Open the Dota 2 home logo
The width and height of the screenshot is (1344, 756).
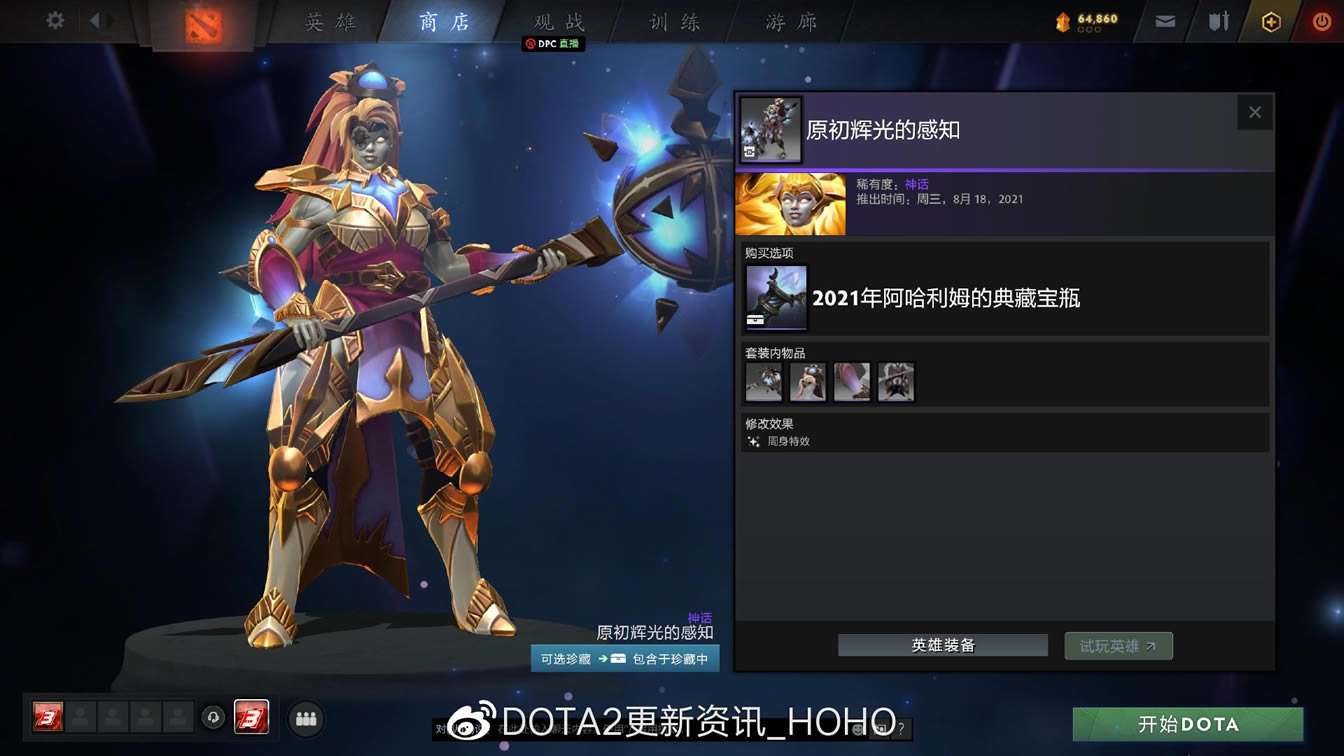(205, 22)
